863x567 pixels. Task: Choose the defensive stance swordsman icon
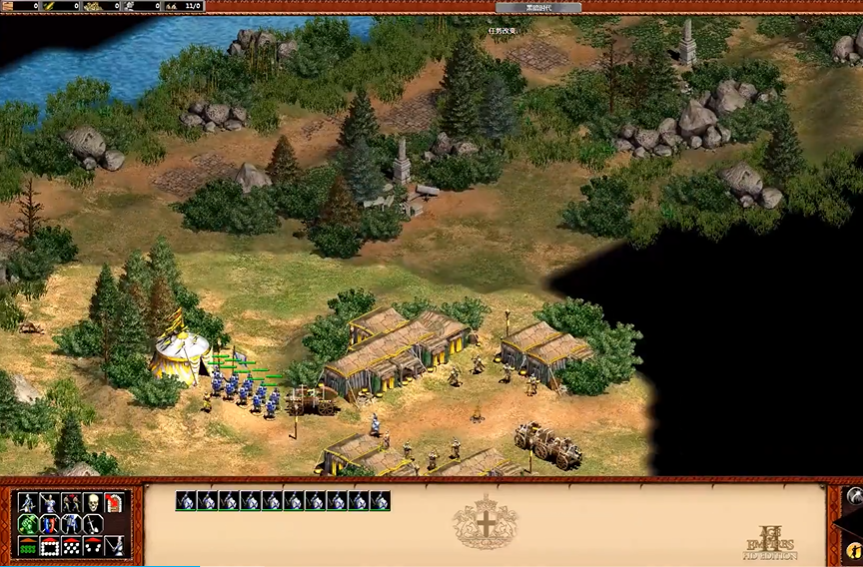(49, 502)
